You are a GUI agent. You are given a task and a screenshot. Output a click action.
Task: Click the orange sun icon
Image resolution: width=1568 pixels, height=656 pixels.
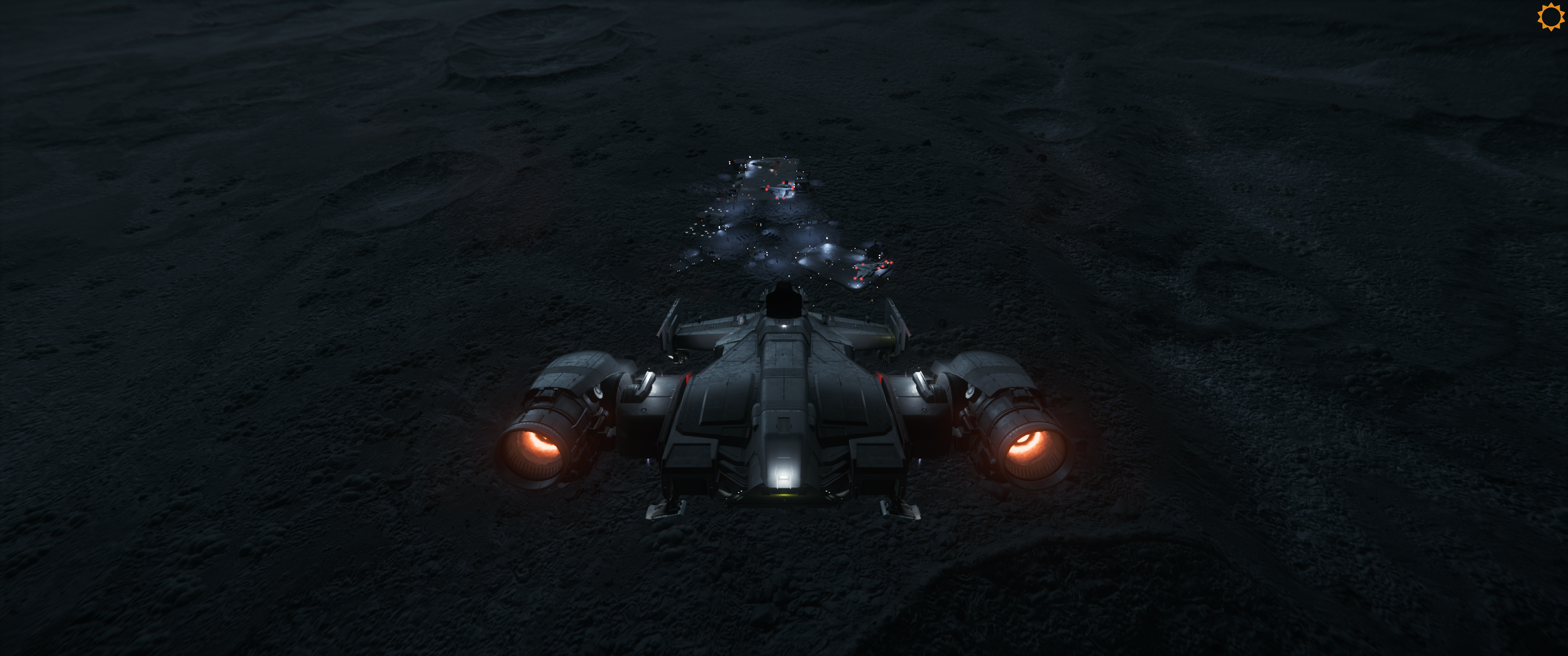(x=1550, y=16)
